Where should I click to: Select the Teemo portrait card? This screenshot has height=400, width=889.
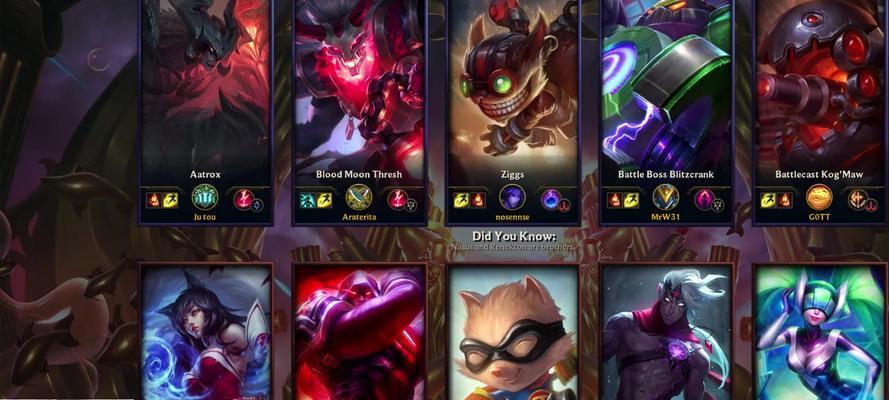click(512, 332)
